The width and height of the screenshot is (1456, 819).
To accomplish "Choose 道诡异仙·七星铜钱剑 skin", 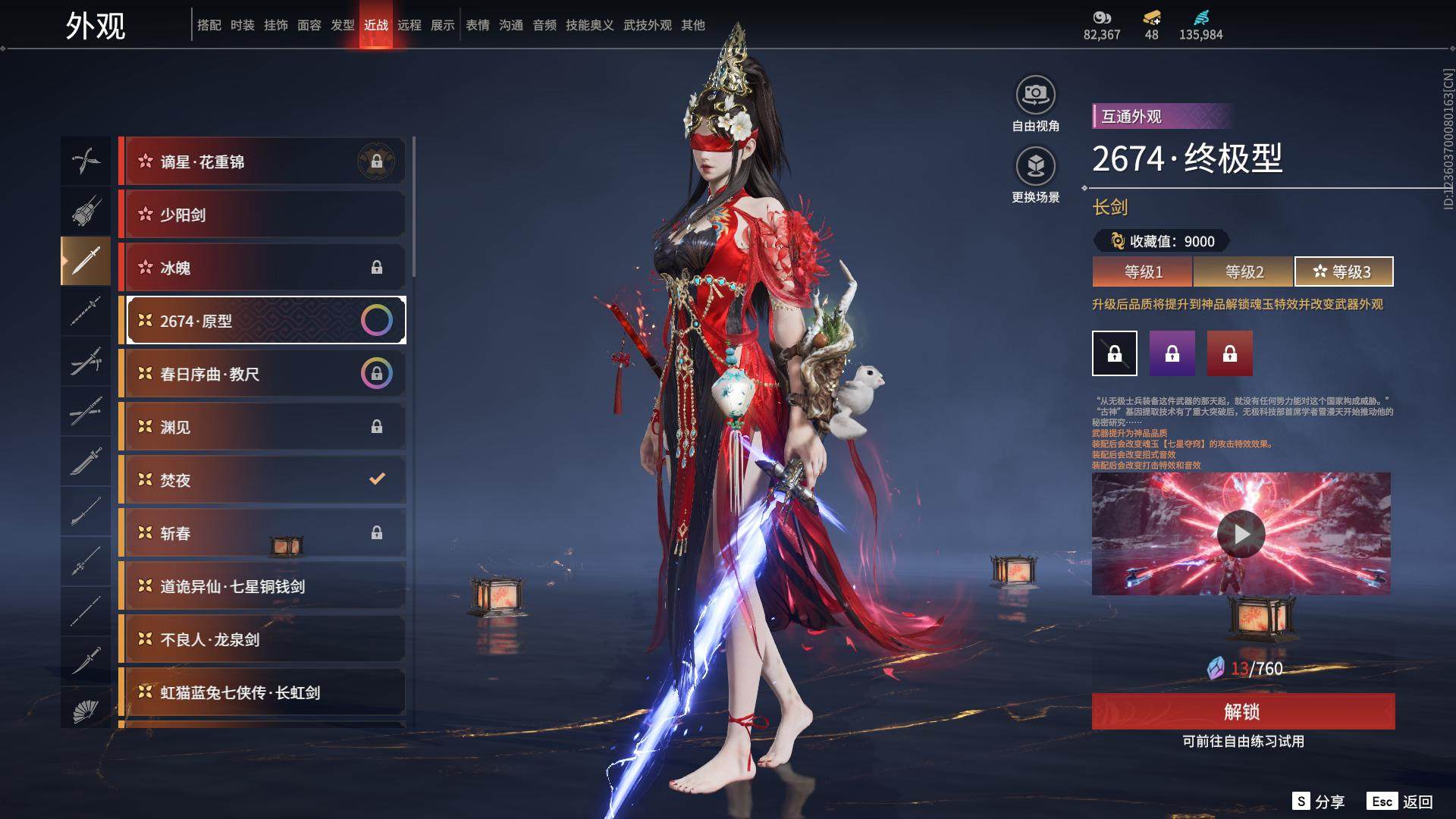I will pos(262,586).
